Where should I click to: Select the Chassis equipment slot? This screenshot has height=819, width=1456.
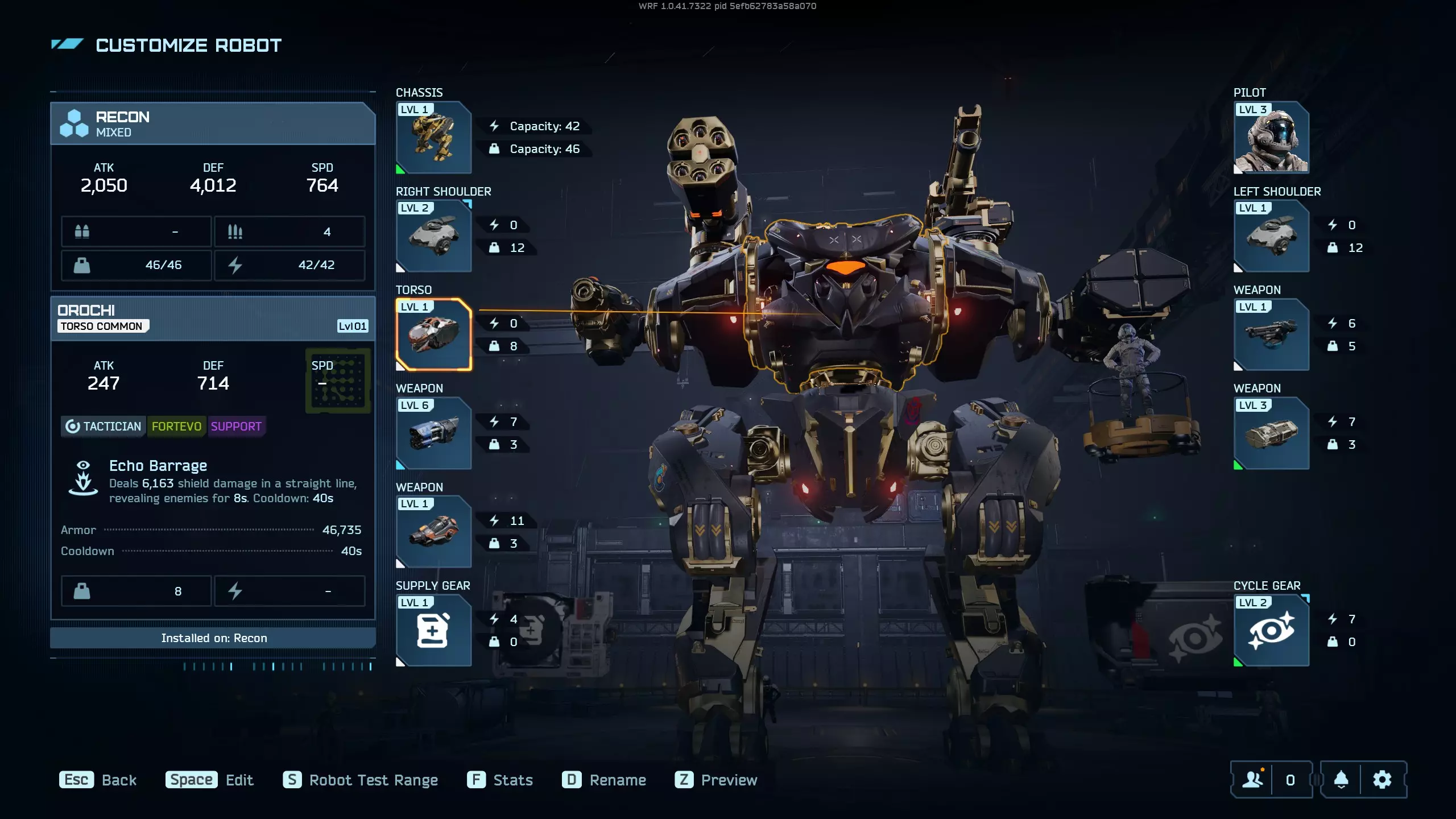[x=433, y=138]
